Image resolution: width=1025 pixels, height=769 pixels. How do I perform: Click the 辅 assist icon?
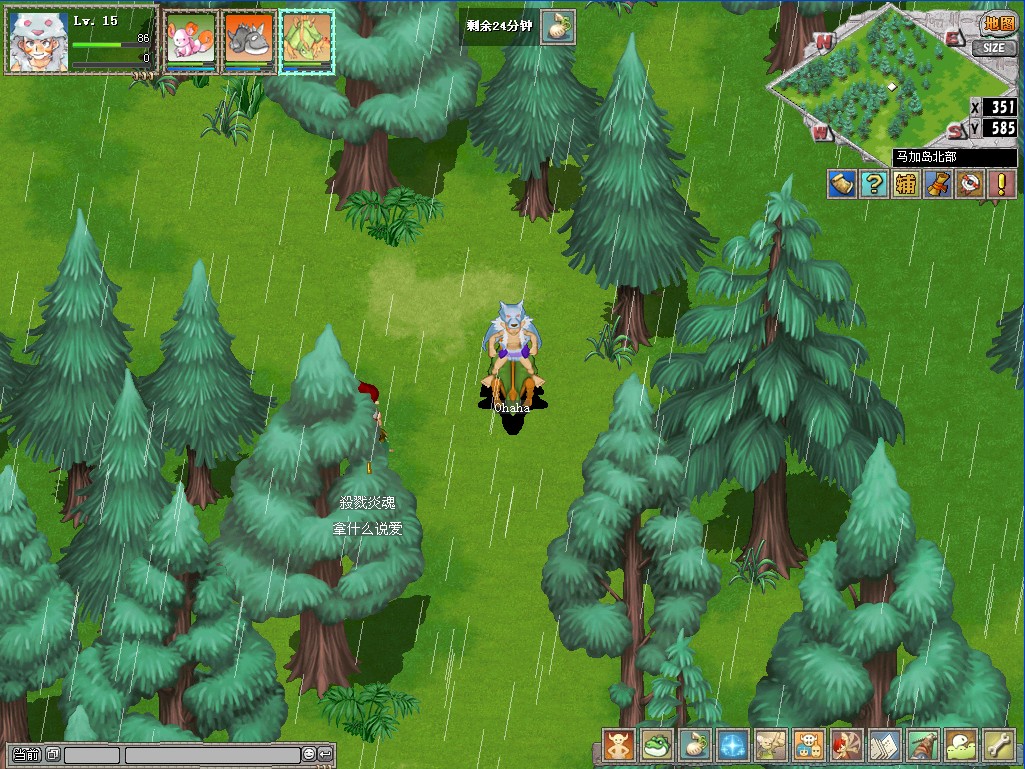click(x=906, y=184)
